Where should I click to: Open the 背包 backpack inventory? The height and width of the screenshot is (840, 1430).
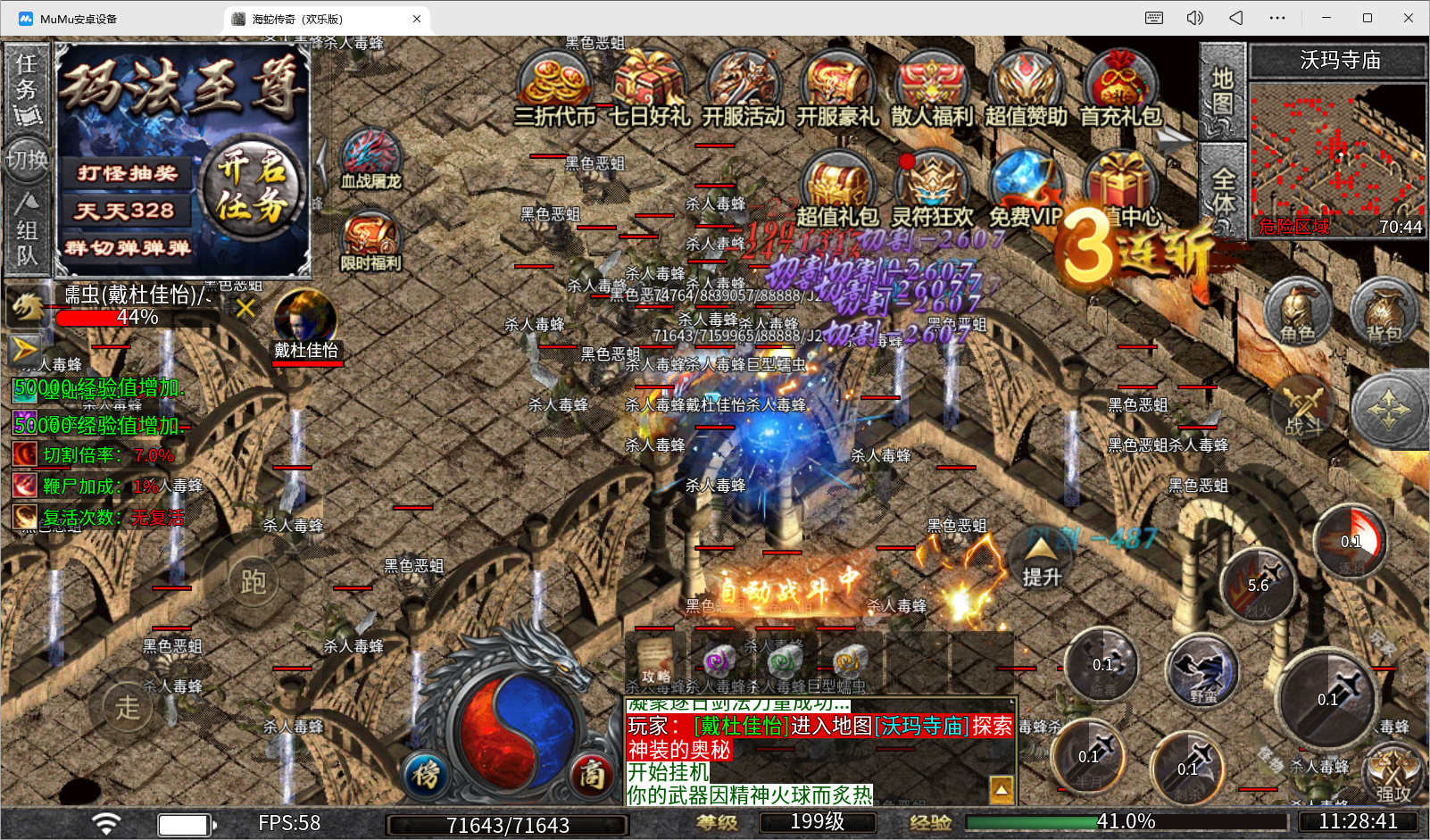click(1384, 312)
